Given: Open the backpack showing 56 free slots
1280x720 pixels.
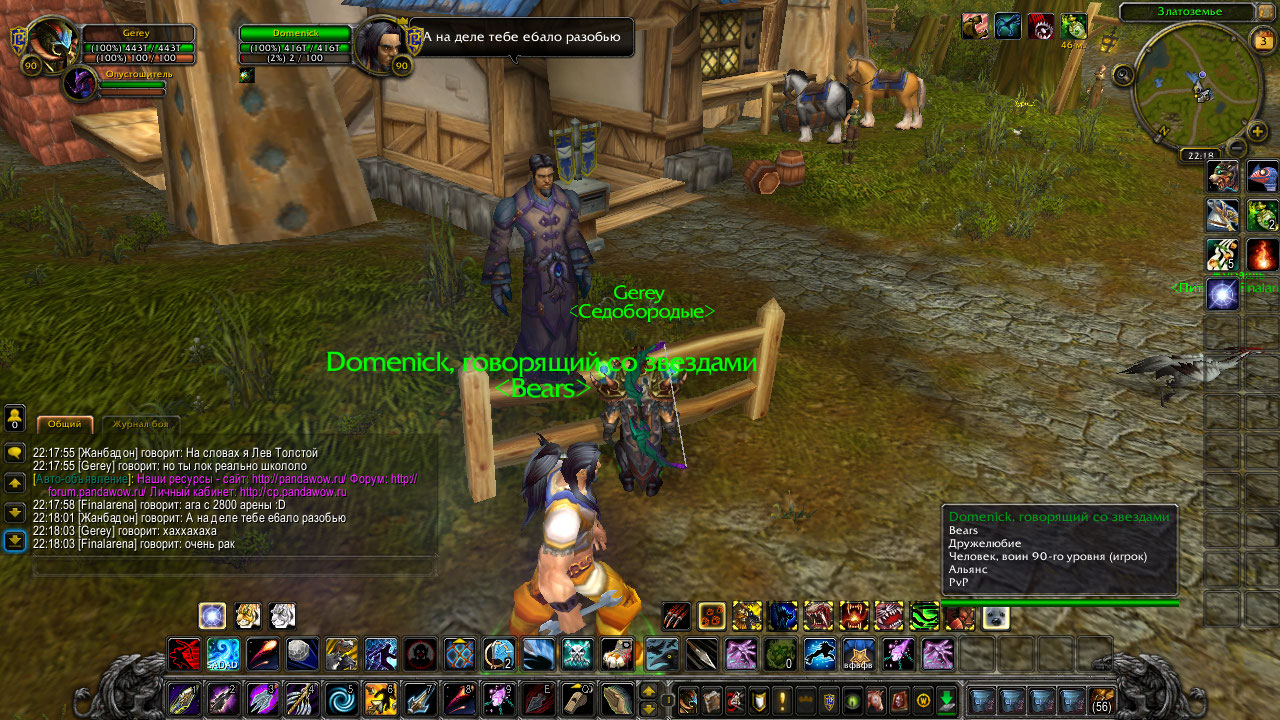Looking at the screenshot, I should tap(1101, 700).
